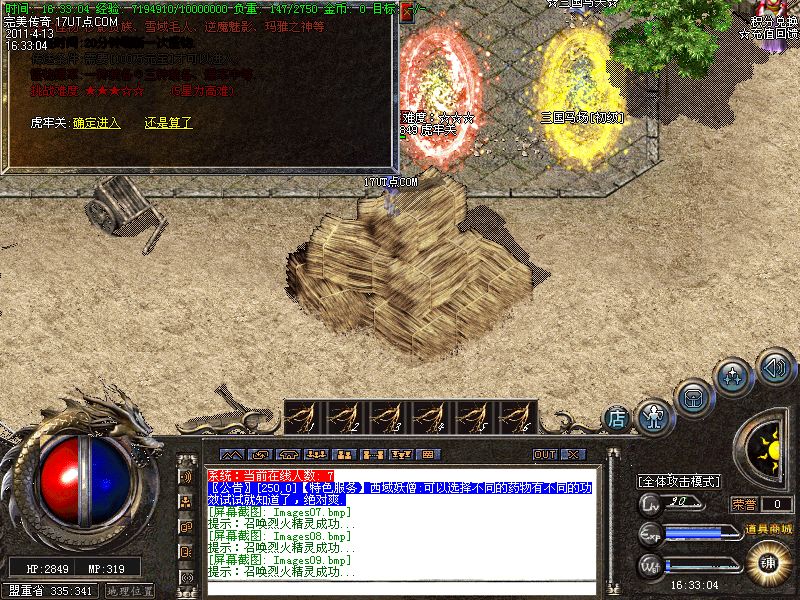Open the 地理位置 location button

[x=130, y=591]
